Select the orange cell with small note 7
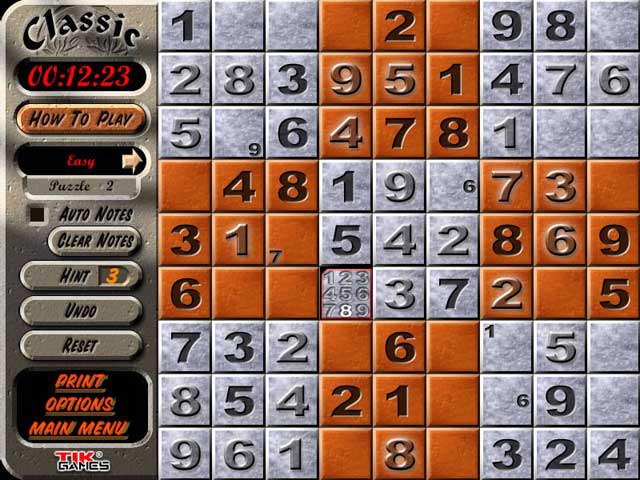Screen dimensions: 640x480 (292, 240)
